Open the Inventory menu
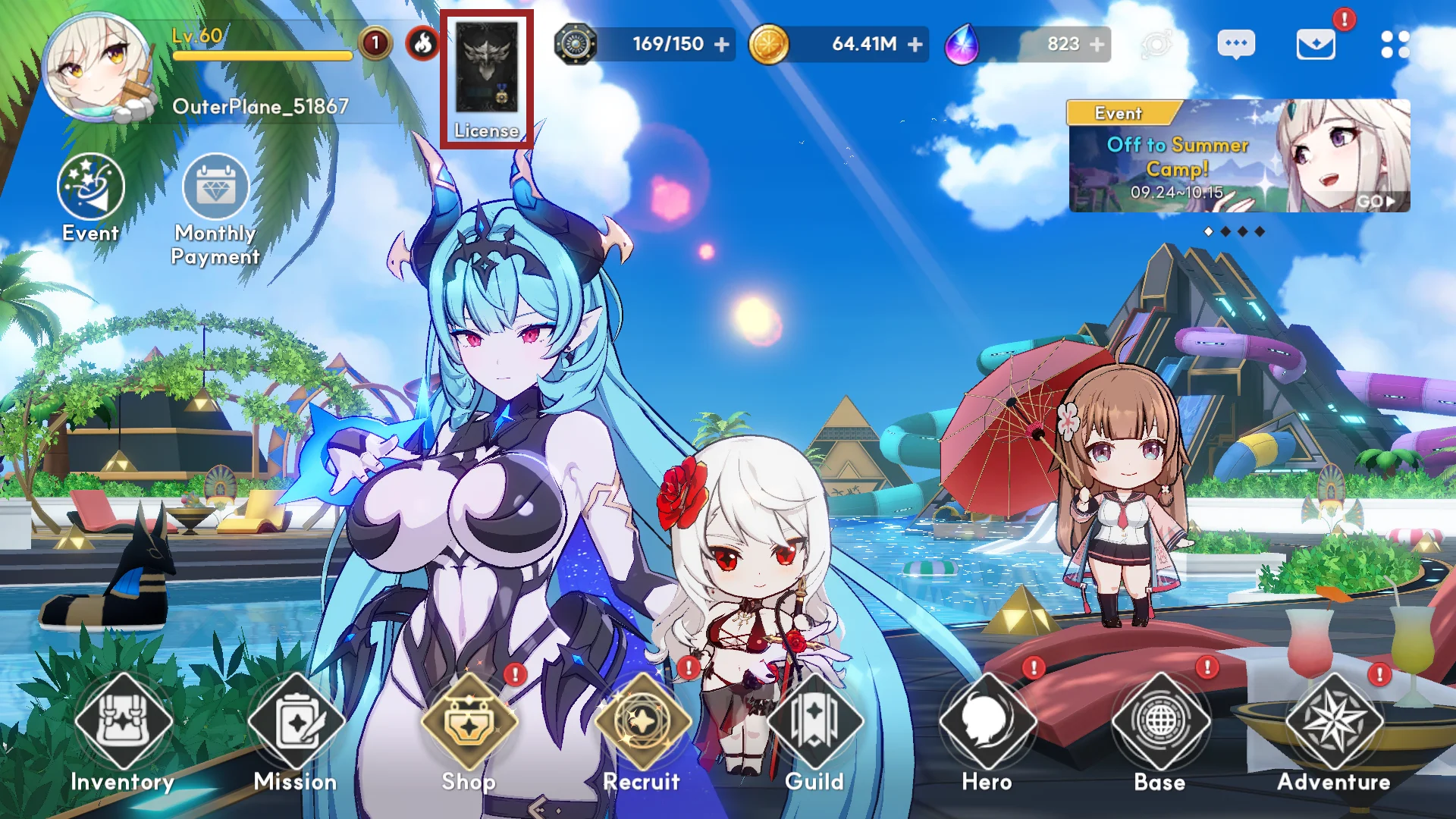This screenshot has width=1456, height=819. click(x=123, y=724)
